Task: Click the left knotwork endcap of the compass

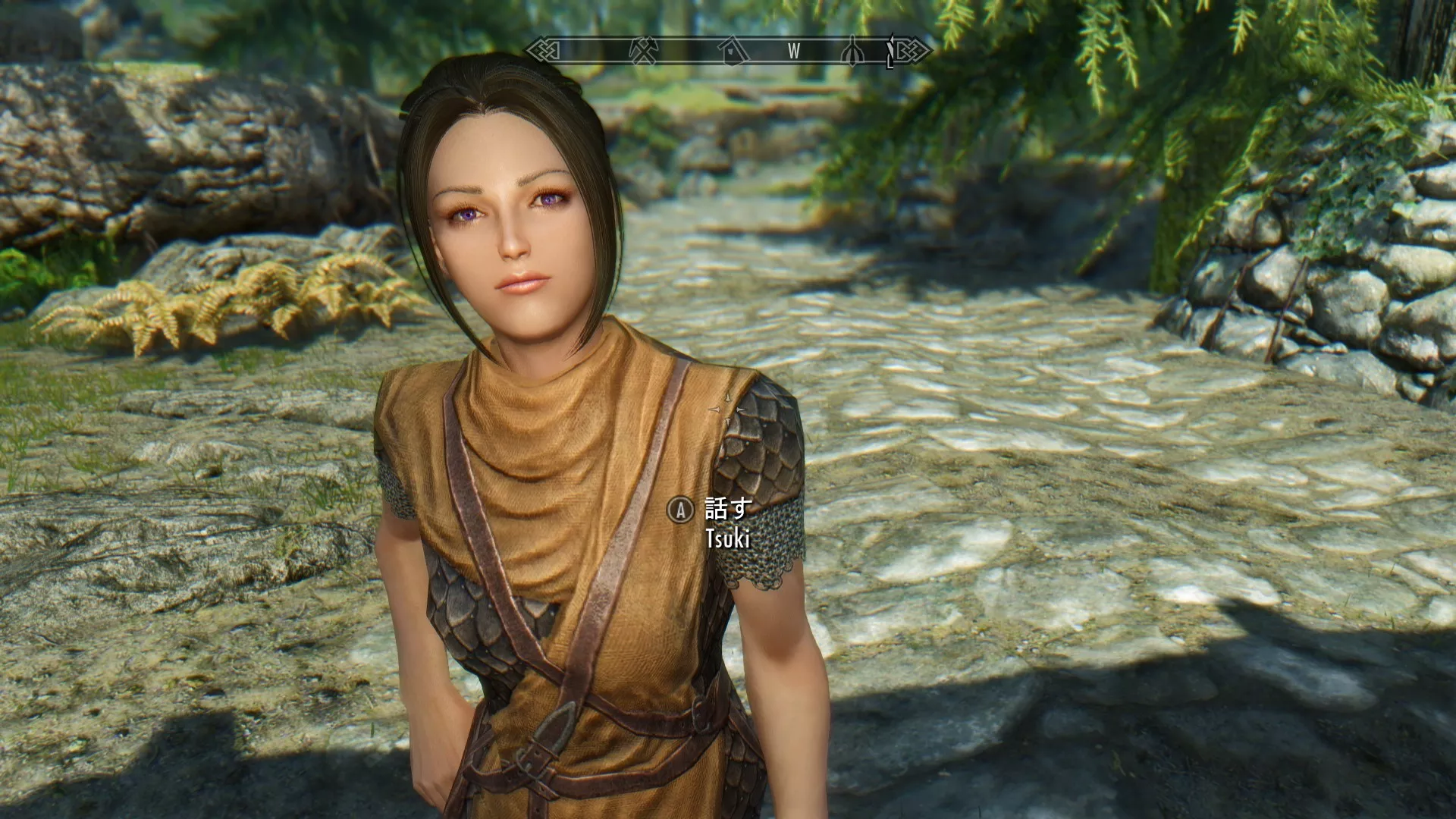Action: click(x=543, y=50)
